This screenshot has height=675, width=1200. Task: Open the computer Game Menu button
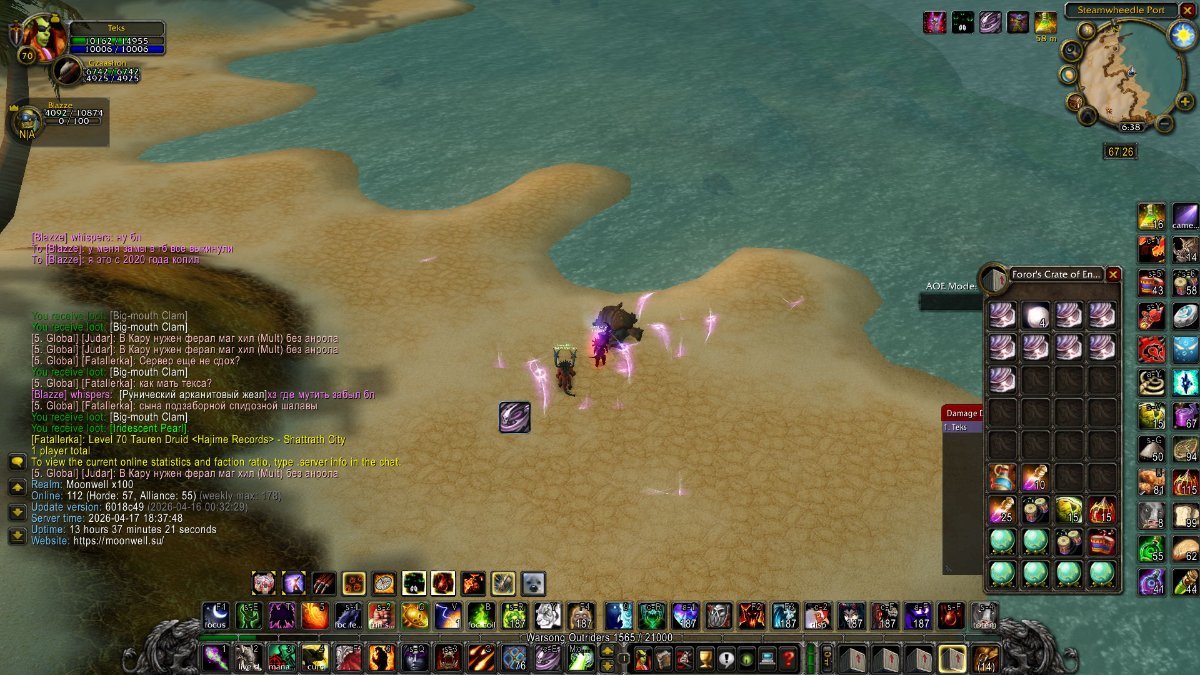pos(767,658)
